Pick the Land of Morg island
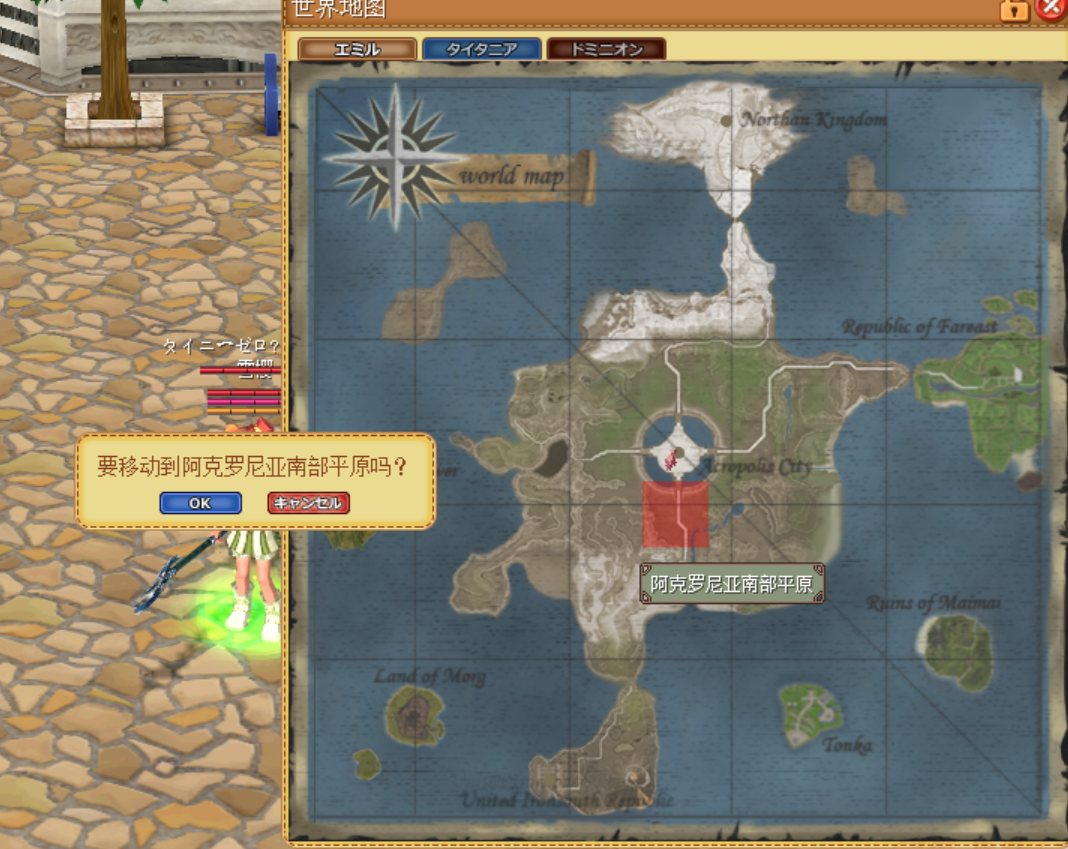The width and height of the screenshot is (1068, 849). (x=415, y=715)
